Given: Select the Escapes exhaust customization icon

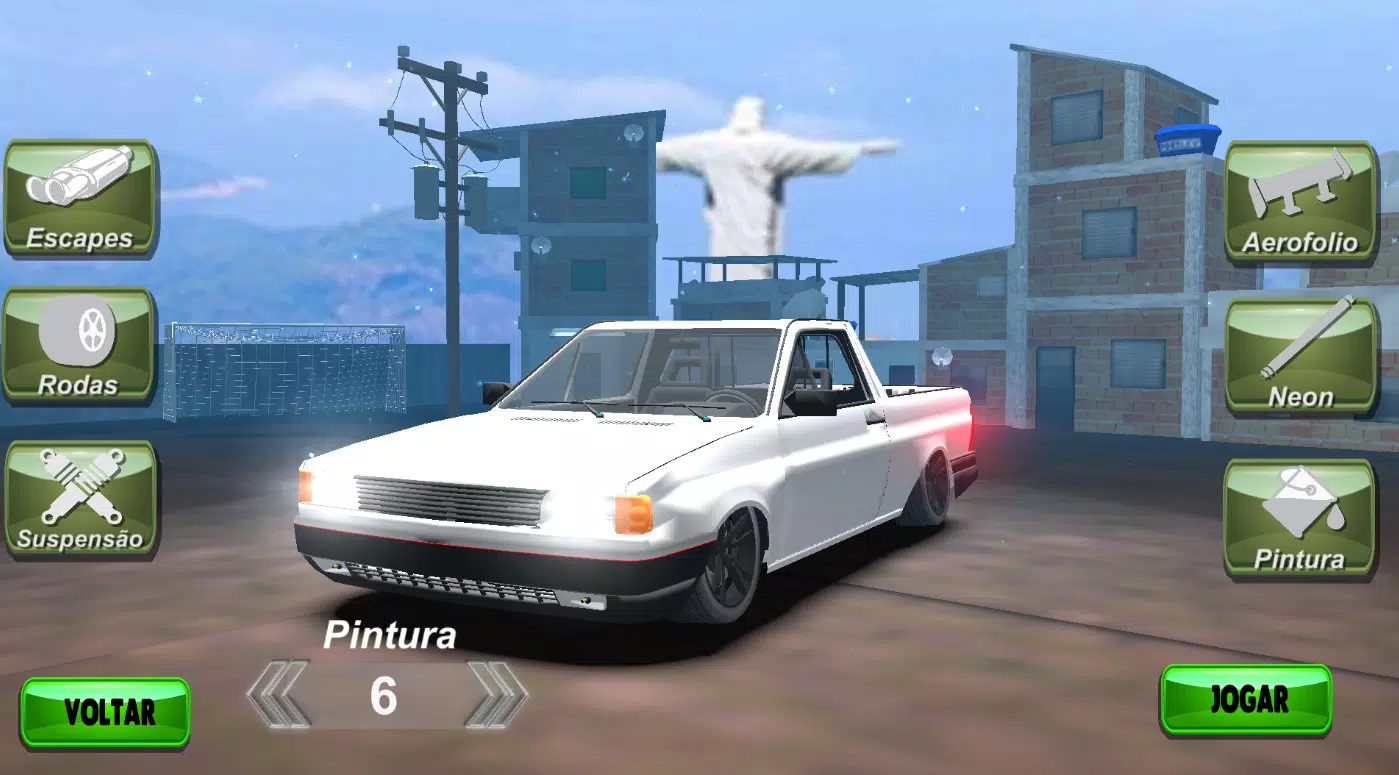Looking at the screenshot, I should tap(80, 195).
